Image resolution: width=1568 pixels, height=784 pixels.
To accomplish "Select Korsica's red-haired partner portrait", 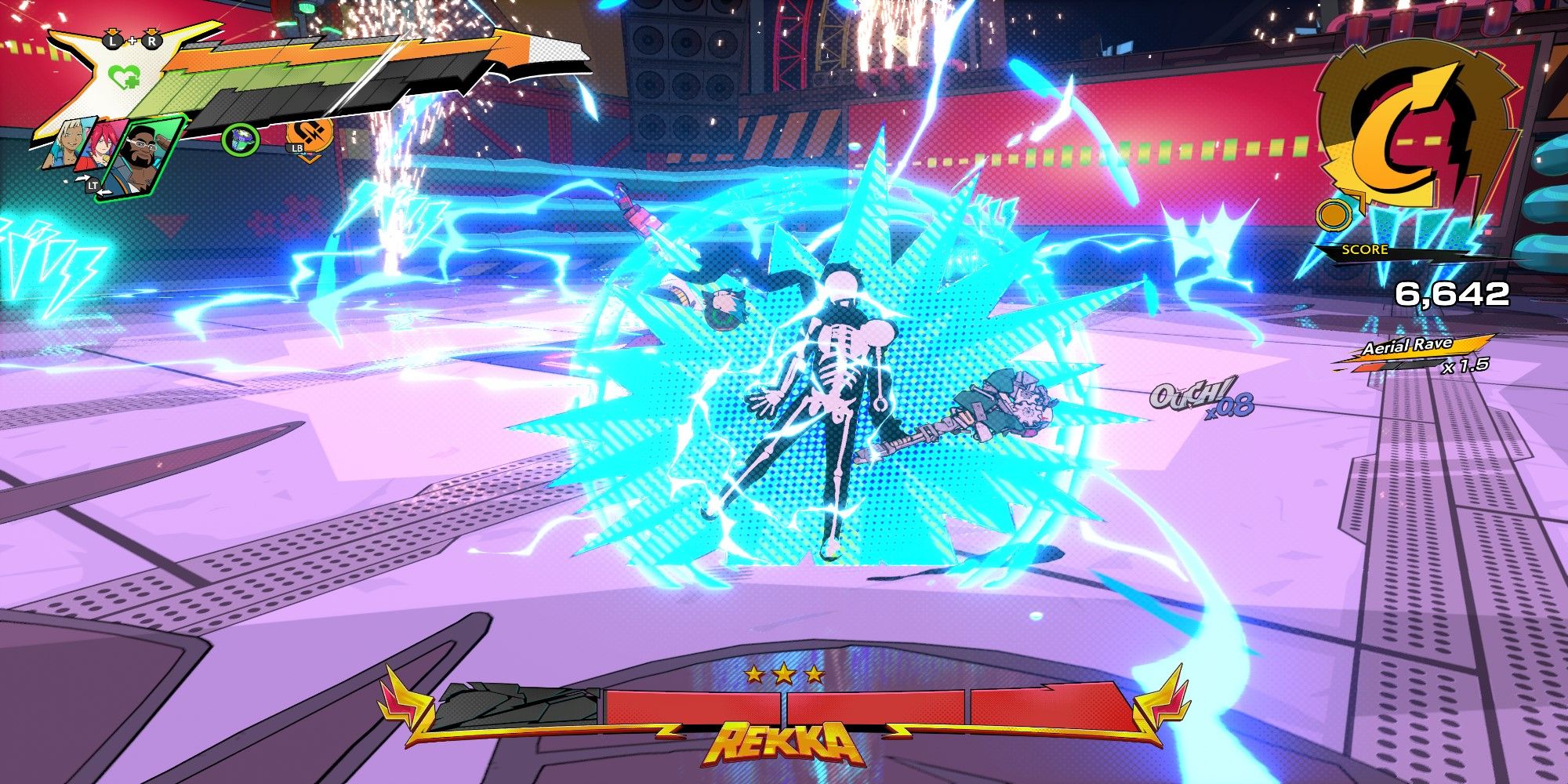I will 101,143.
